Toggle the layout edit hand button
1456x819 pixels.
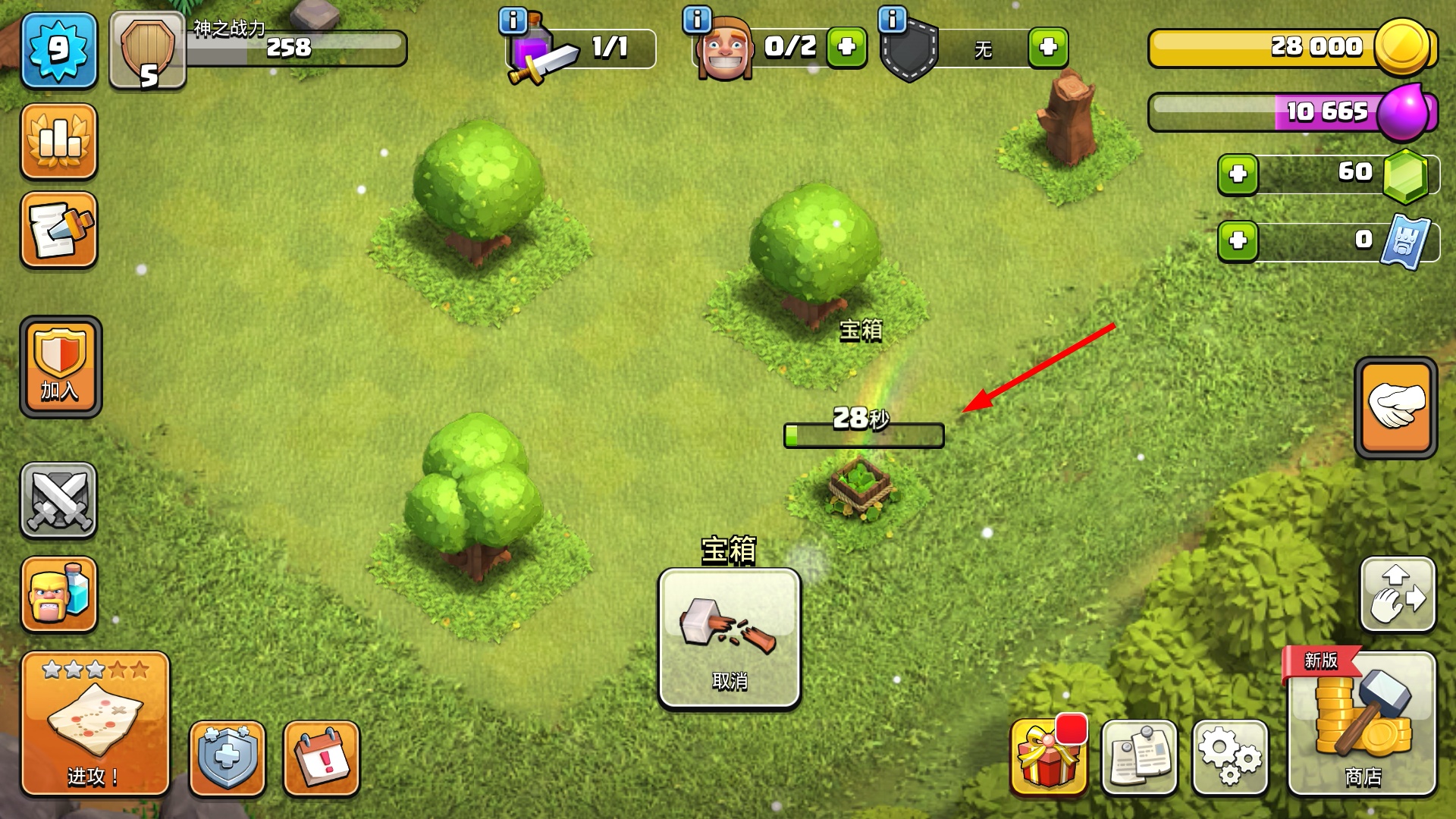(1398, 595)
